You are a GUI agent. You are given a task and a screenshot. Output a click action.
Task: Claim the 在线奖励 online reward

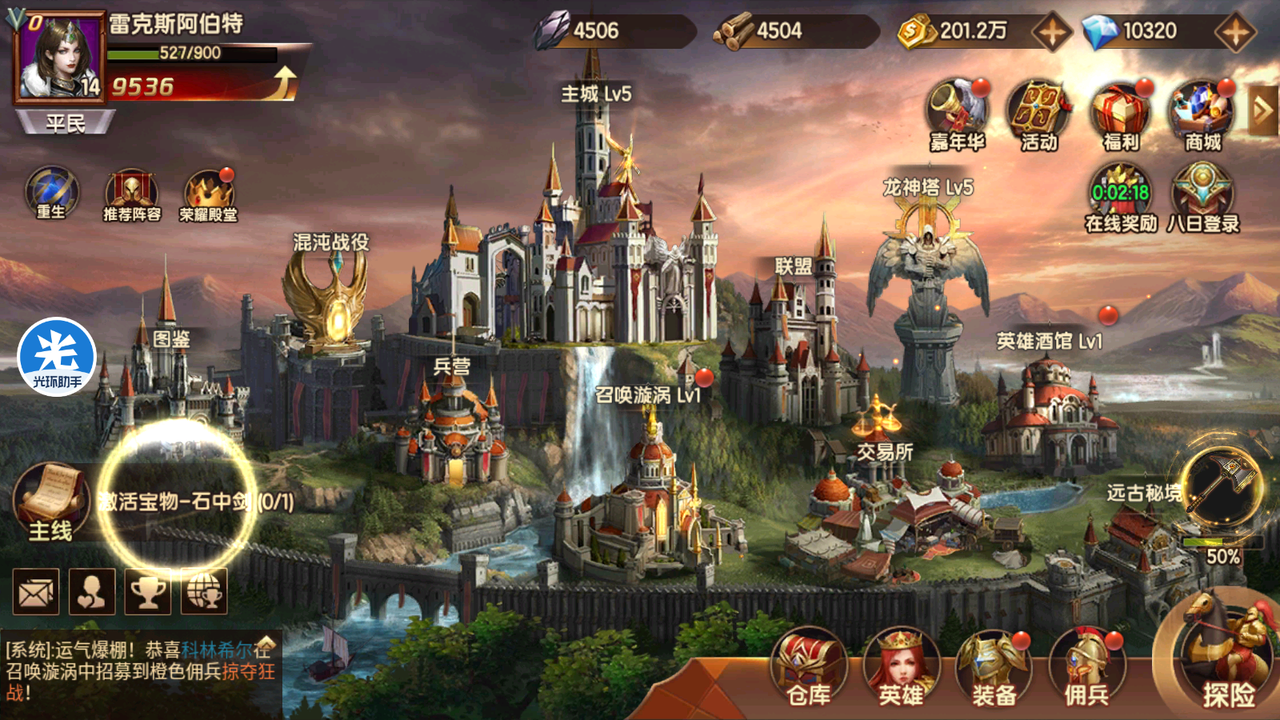pyautogui.click(x=1120, y=195)
